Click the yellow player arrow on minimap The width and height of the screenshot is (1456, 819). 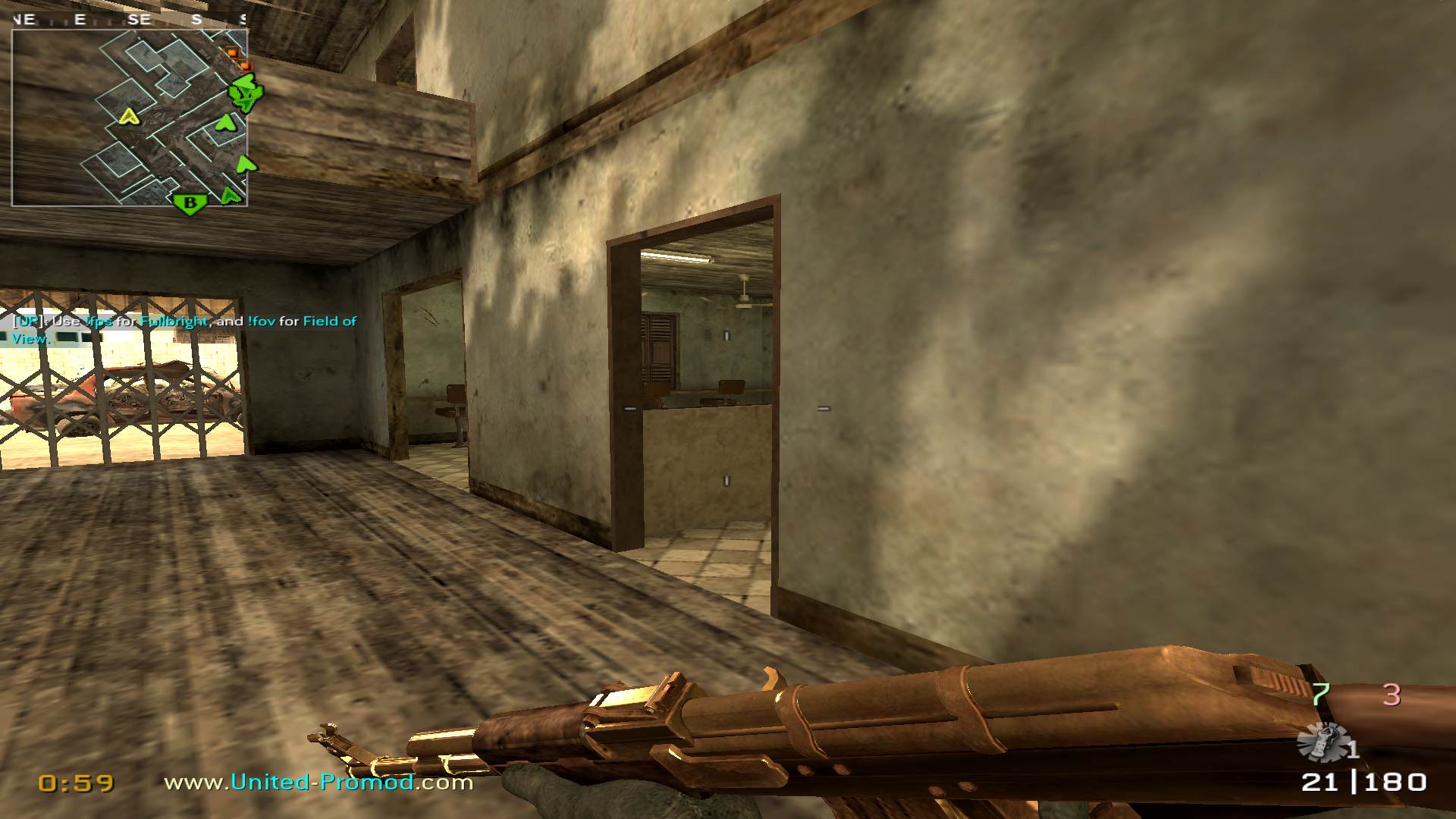[130, 116]
